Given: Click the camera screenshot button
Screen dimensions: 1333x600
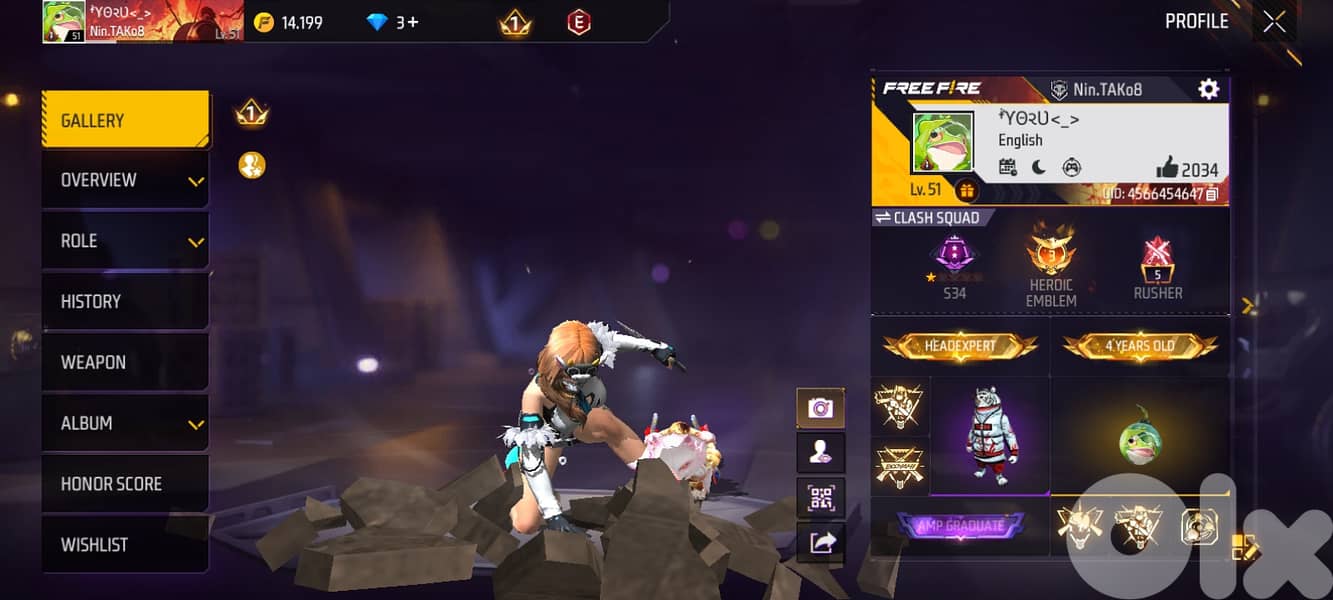Looking at the screenshot, I should point(820,408).
